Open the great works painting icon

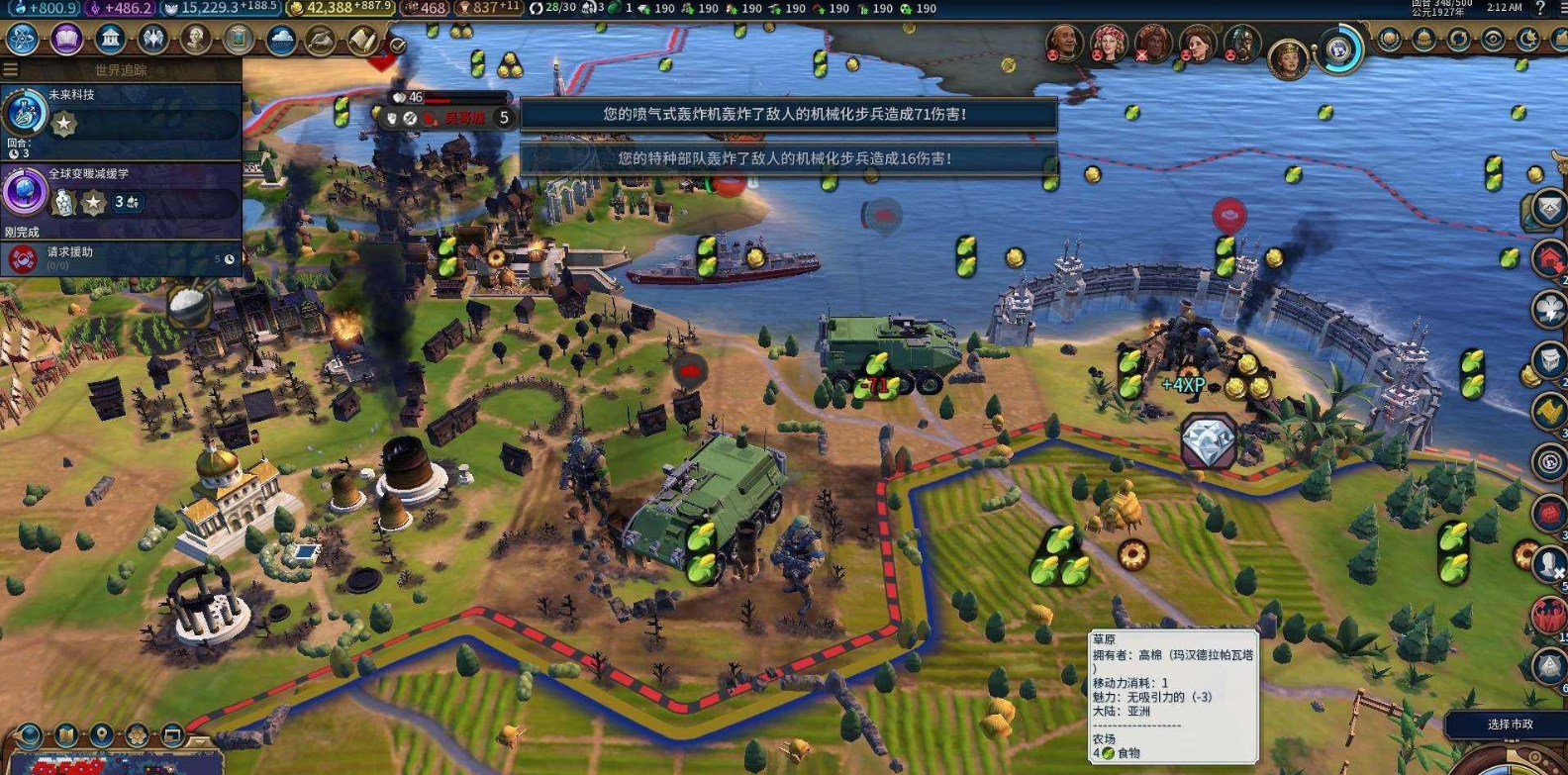coord(239,40)
